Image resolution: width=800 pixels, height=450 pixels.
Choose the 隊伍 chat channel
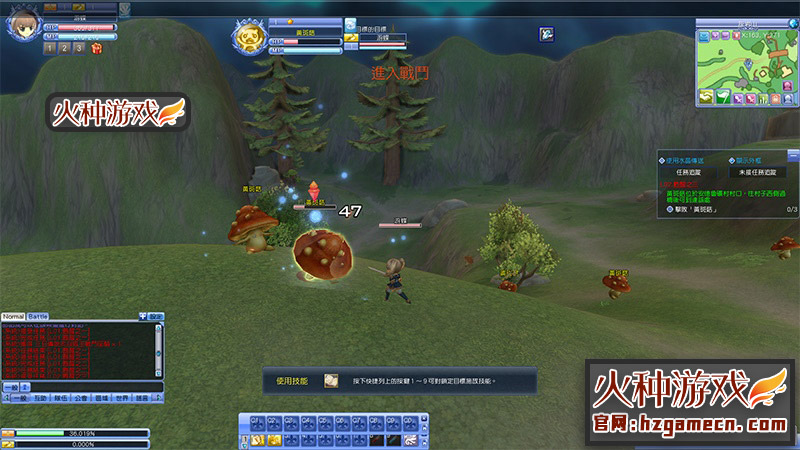click(61, 397)
